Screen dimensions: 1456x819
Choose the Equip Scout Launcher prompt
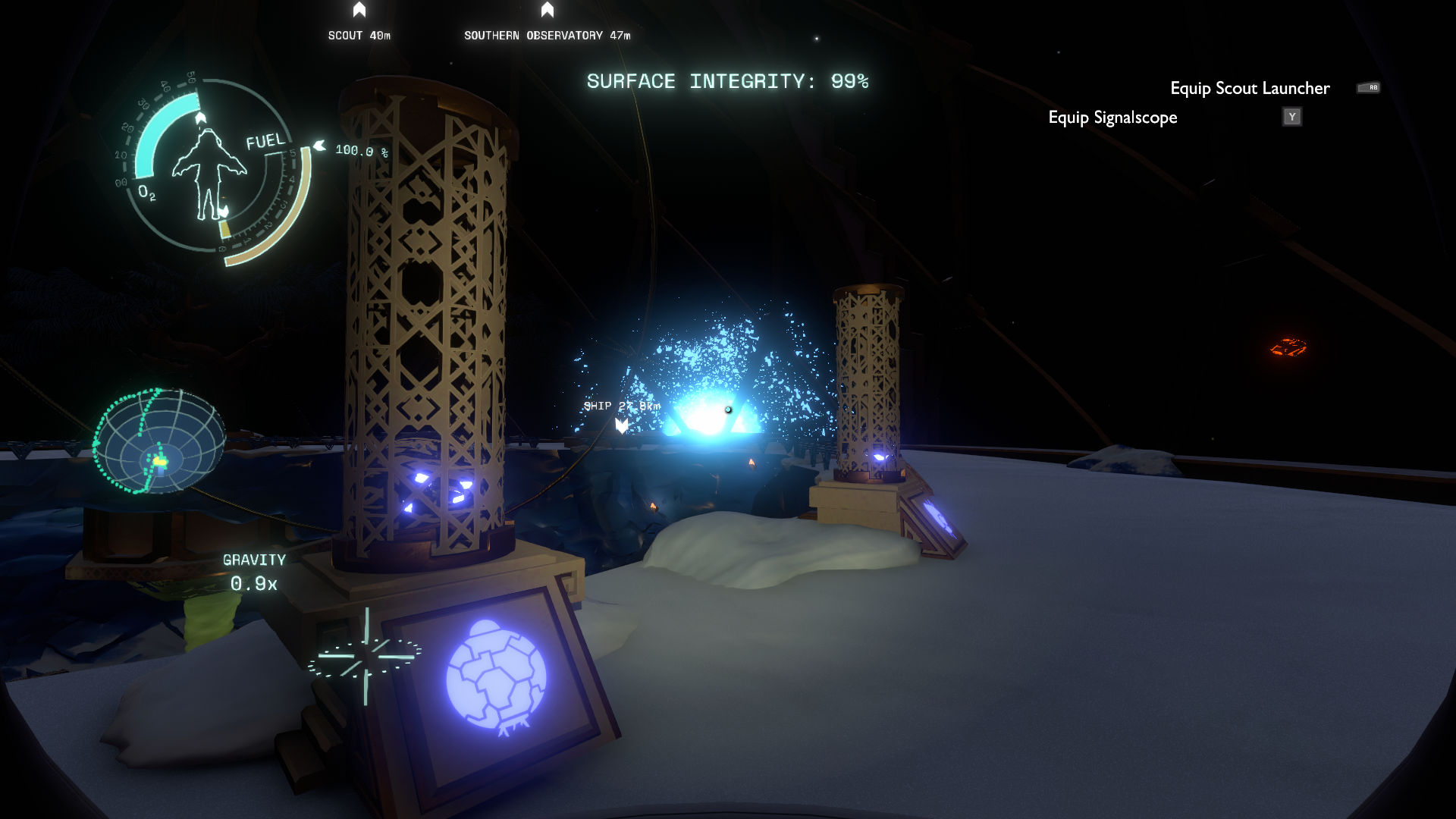1249,88
